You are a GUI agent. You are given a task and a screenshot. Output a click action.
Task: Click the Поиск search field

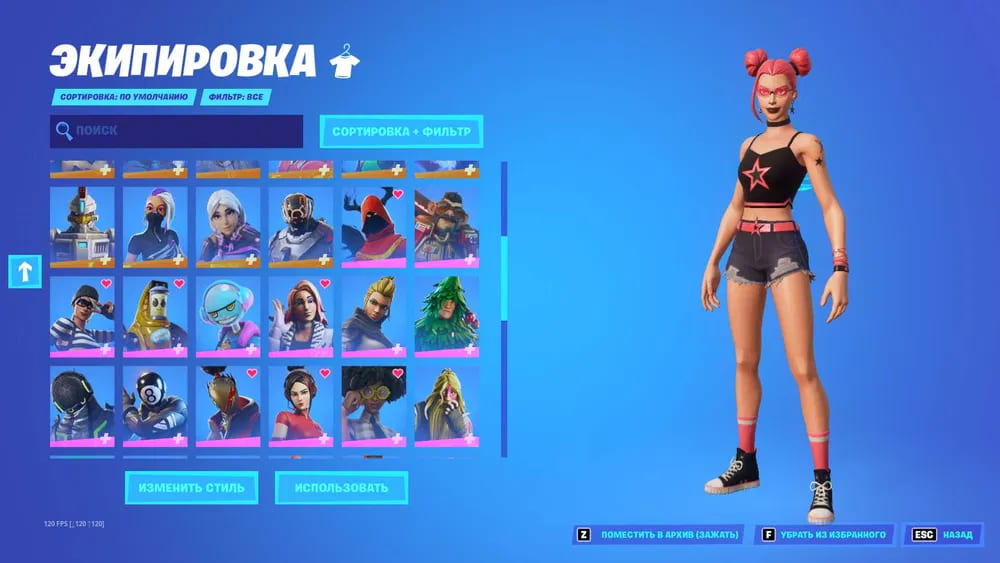pos(176,131)
